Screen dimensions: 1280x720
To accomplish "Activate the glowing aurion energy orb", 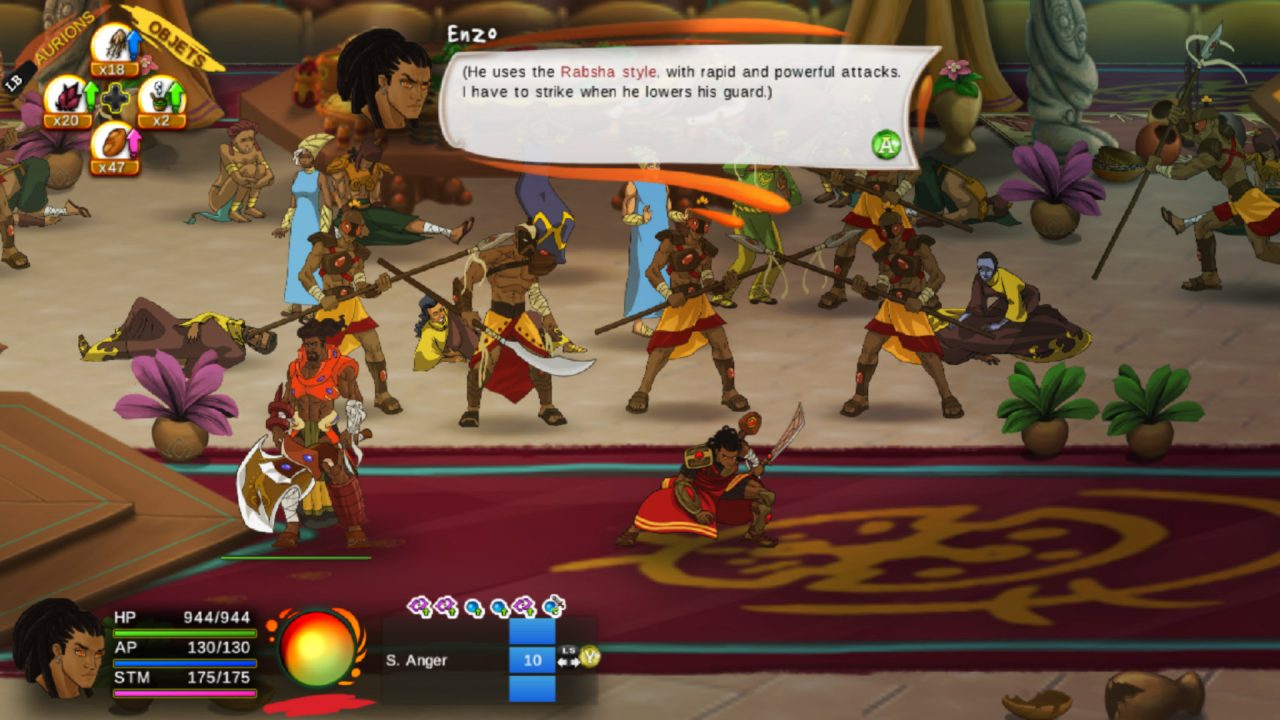I will pyautogui.click(x=318, y=648).
